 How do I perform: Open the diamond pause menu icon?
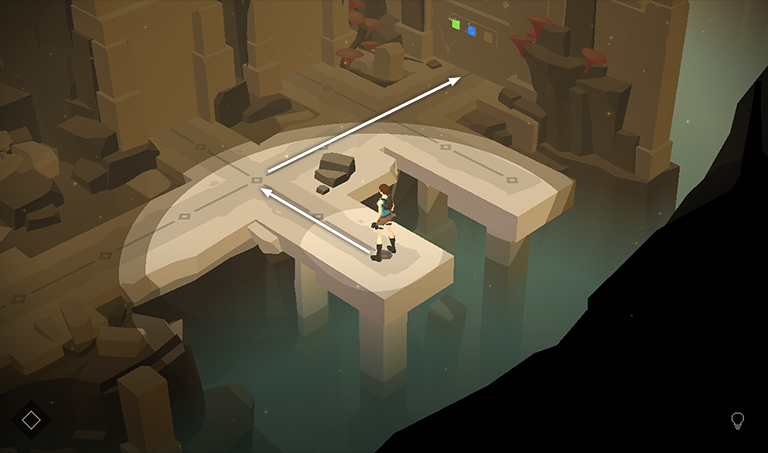tap(31, 420)
